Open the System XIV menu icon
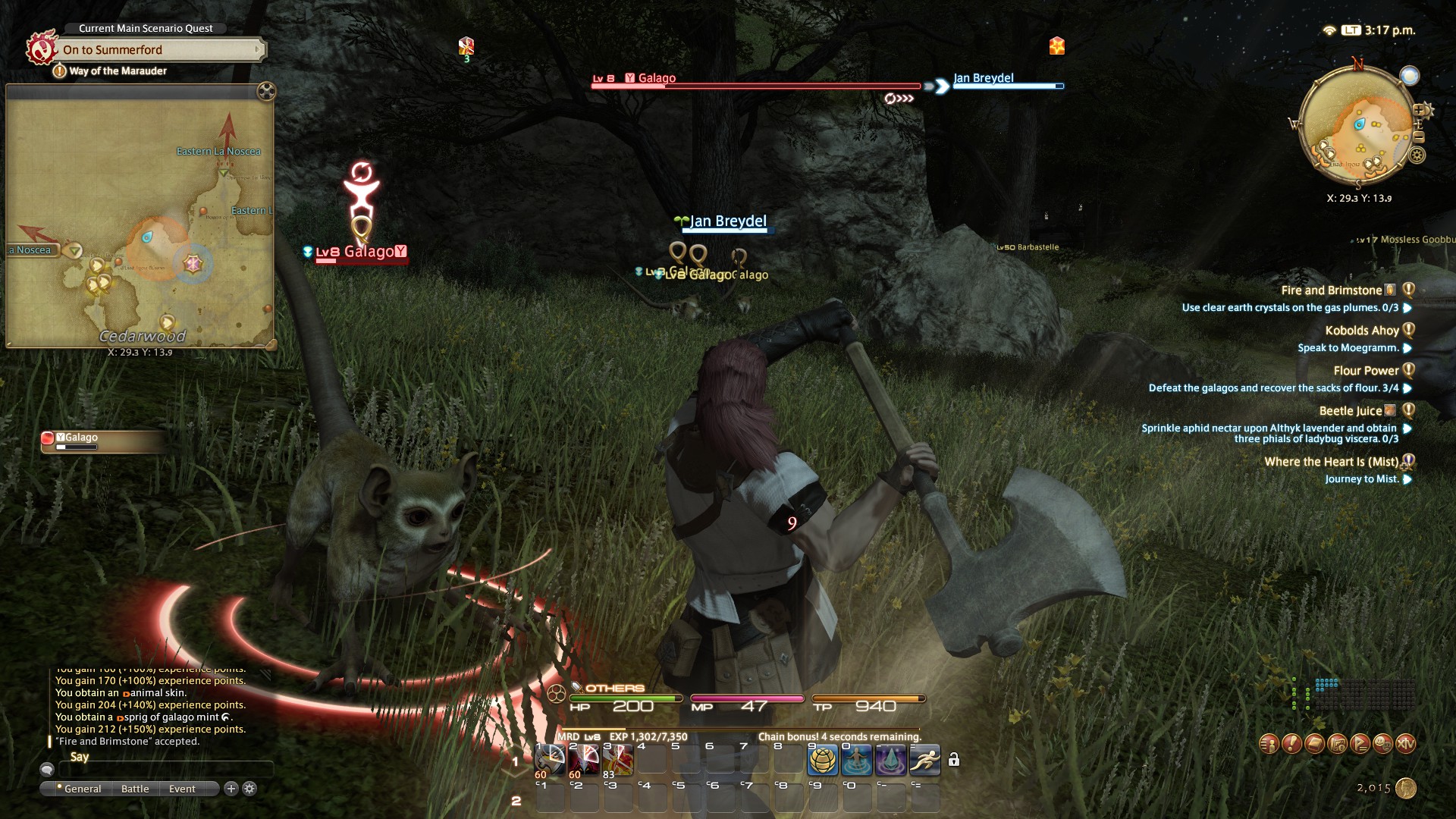 [x=1405, y=744]
